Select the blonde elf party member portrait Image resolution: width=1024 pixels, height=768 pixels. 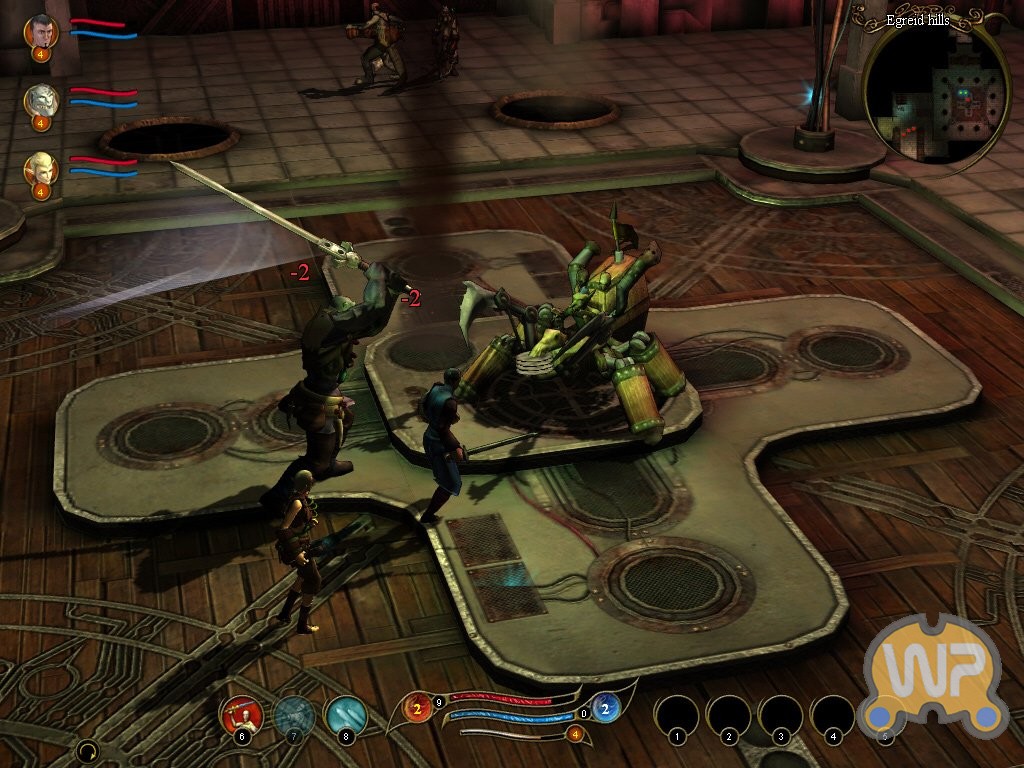point(41,167)
